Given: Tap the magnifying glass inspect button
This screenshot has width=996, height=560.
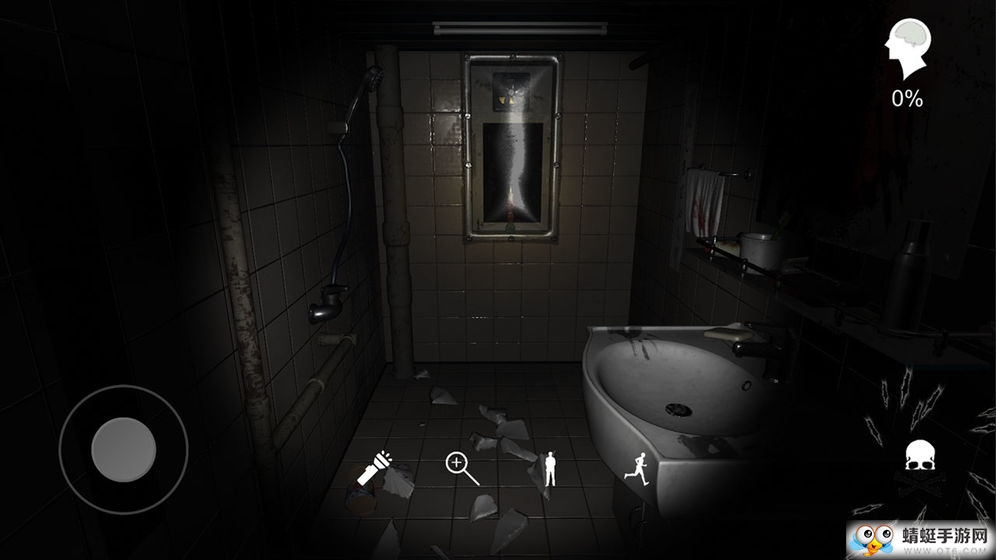Looking at the screenshot, I should tap(461, 467).
